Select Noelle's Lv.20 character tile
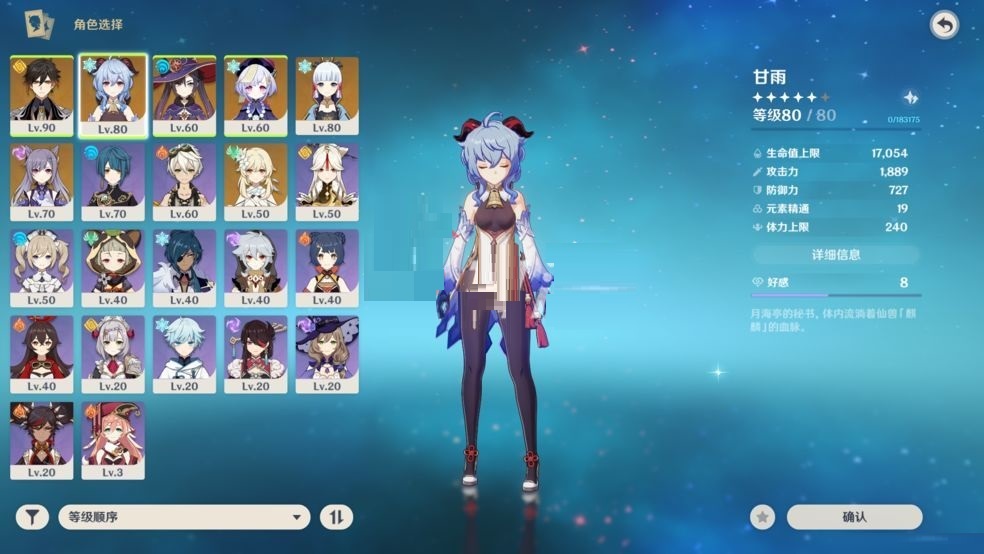Image resolution: width=984 pixels, height=554 pixels. [113, 354]
